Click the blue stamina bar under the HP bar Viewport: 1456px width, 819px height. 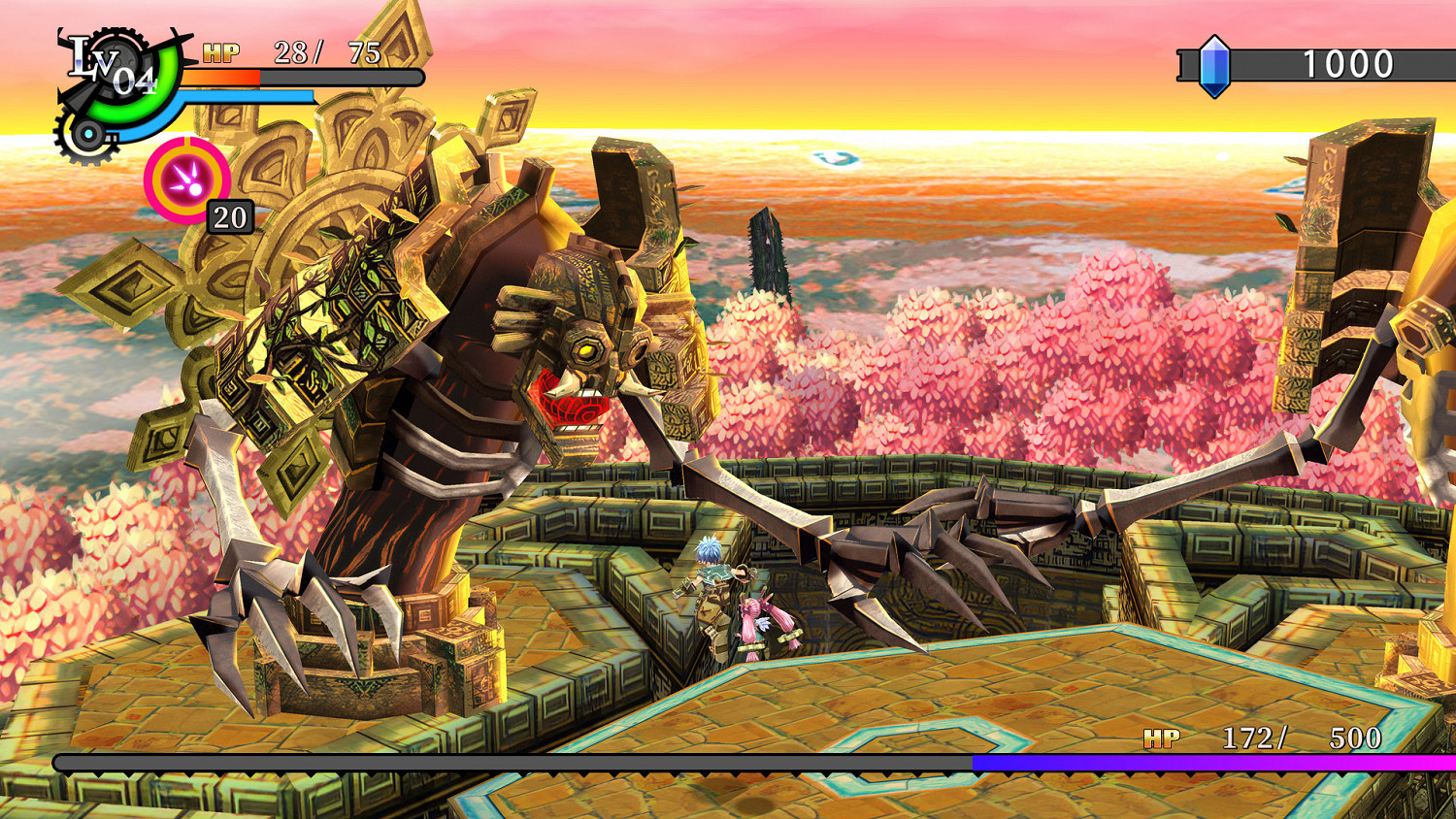tap(246, 96)
